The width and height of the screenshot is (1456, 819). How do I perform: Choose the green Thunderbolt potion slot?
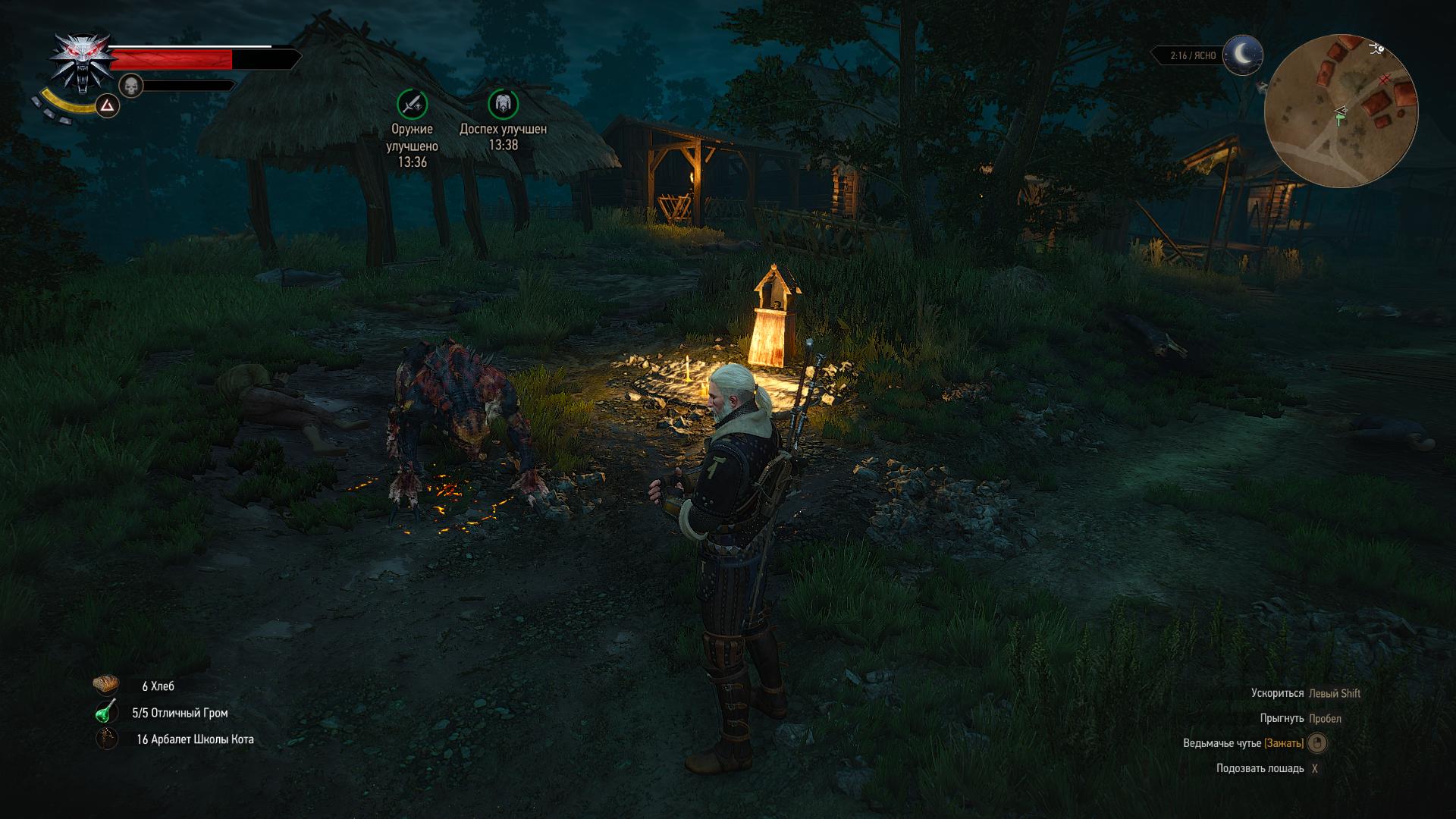click(106, 712)
